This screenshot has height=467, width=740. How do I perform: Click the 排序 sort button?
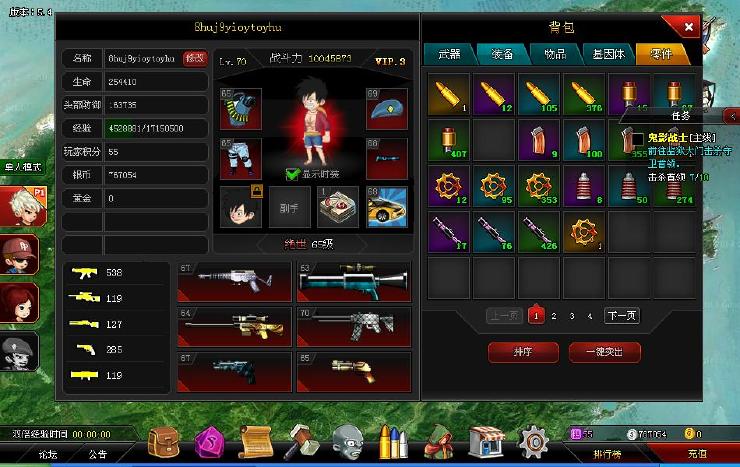coord(522,351)
